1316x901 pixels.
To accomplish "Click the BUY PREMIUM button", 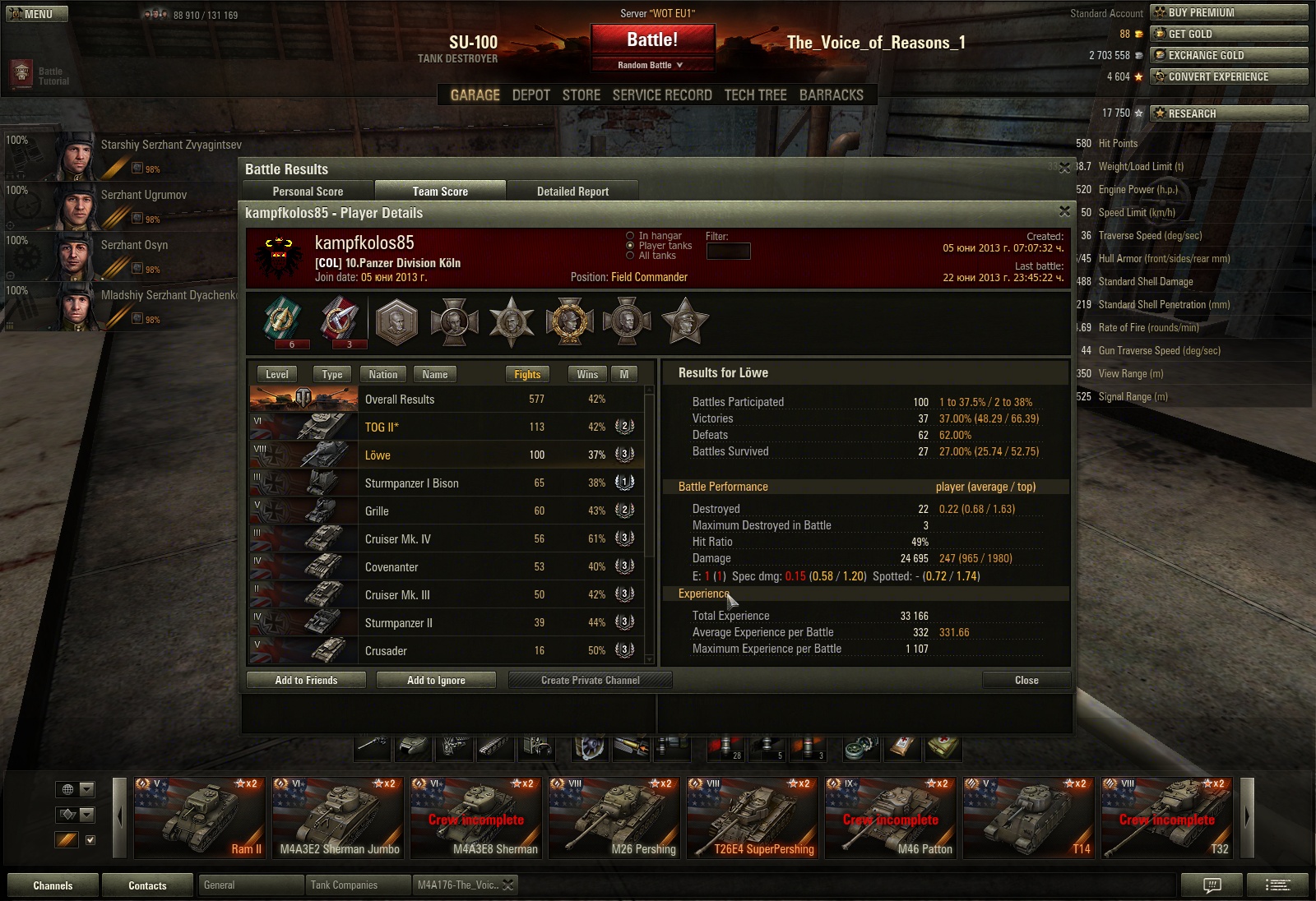I will pos(1229,12).
